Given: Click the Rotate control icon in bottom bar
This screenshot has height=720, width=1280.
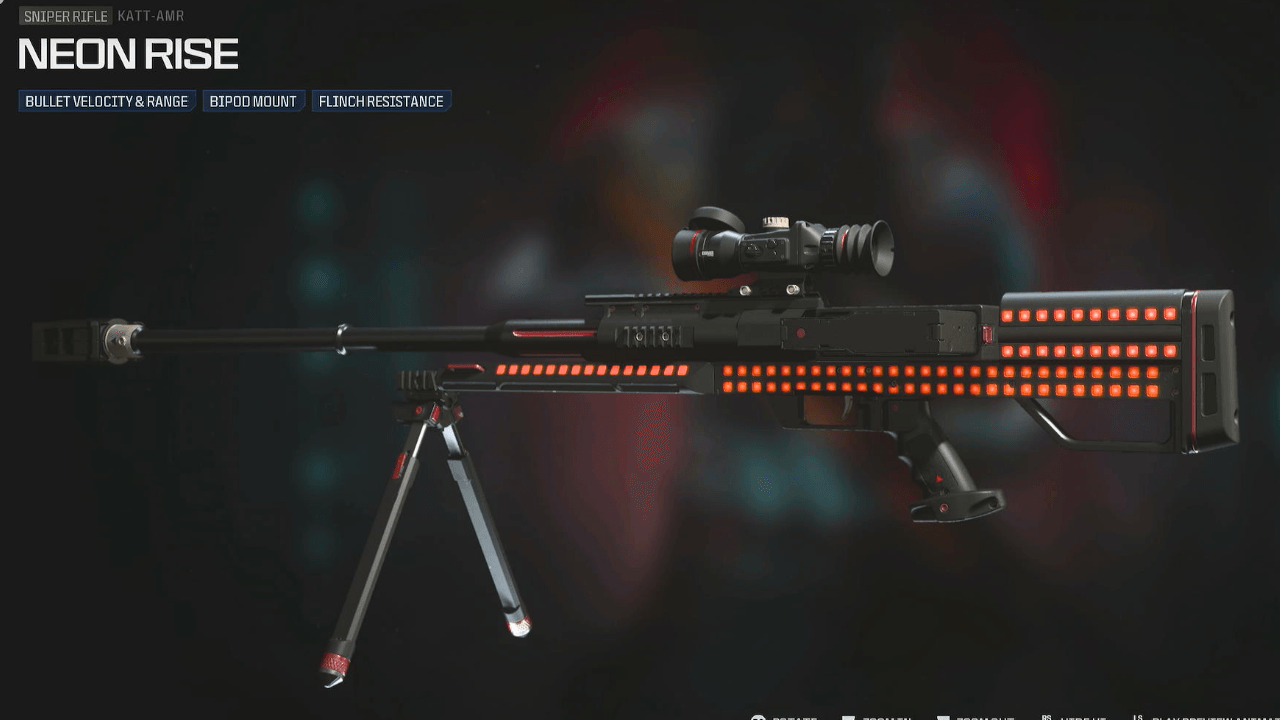Looking at the screenshot, I should click(x=757, y=716).
